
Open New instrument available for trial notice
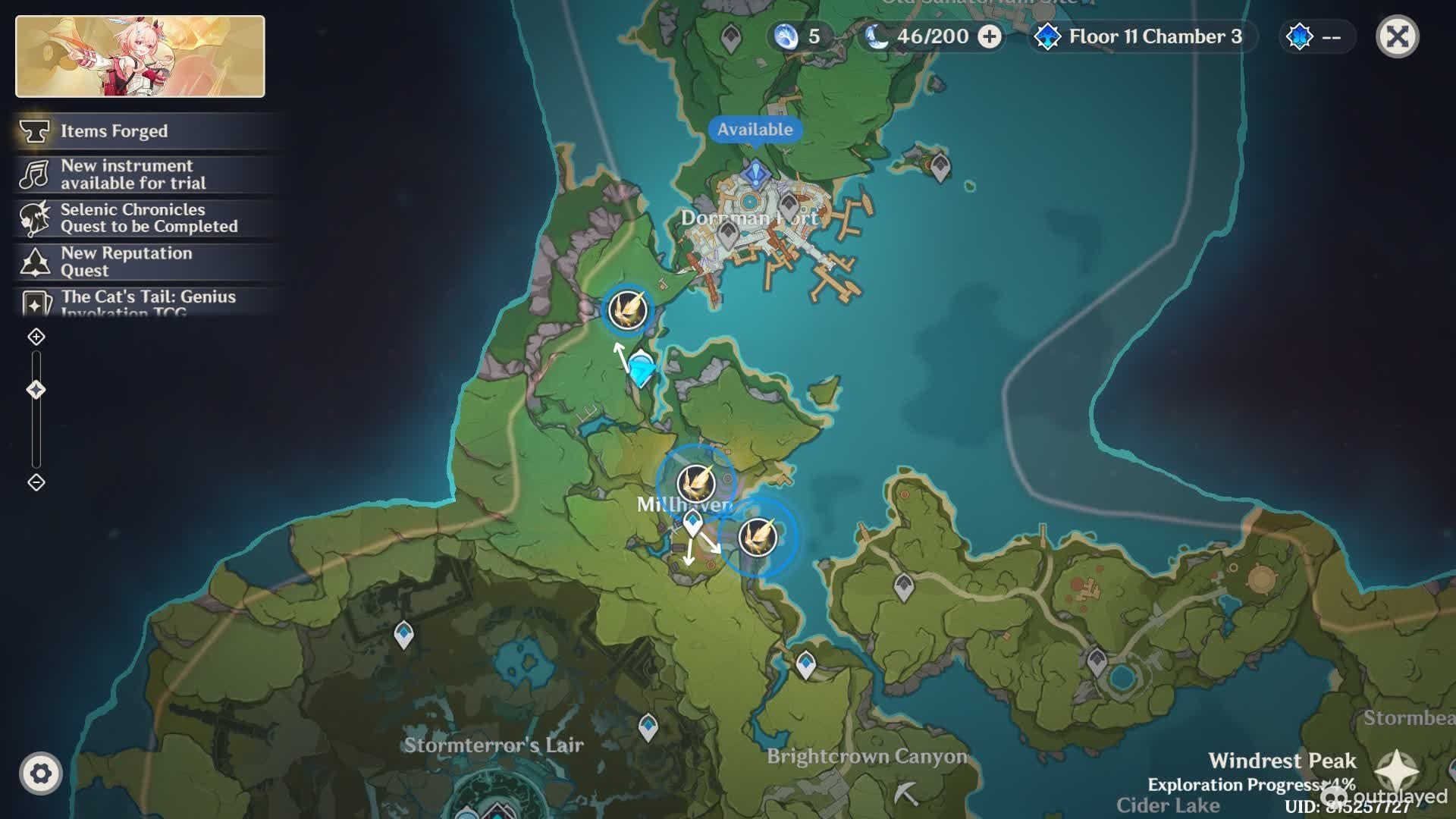pos(133,174)
